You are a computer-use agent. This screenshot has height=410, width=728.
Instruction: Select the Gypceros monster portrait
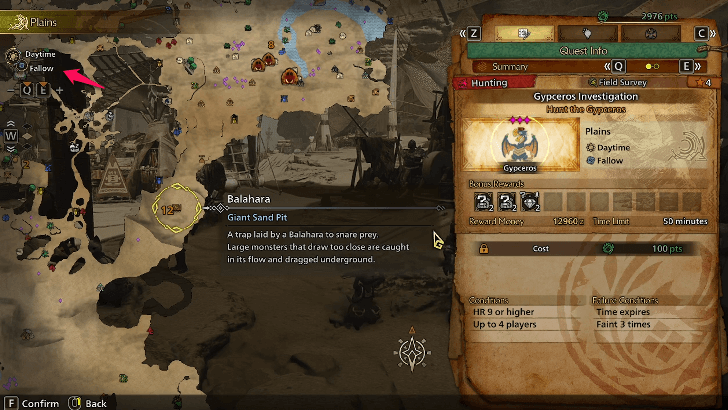coord(514,144)
